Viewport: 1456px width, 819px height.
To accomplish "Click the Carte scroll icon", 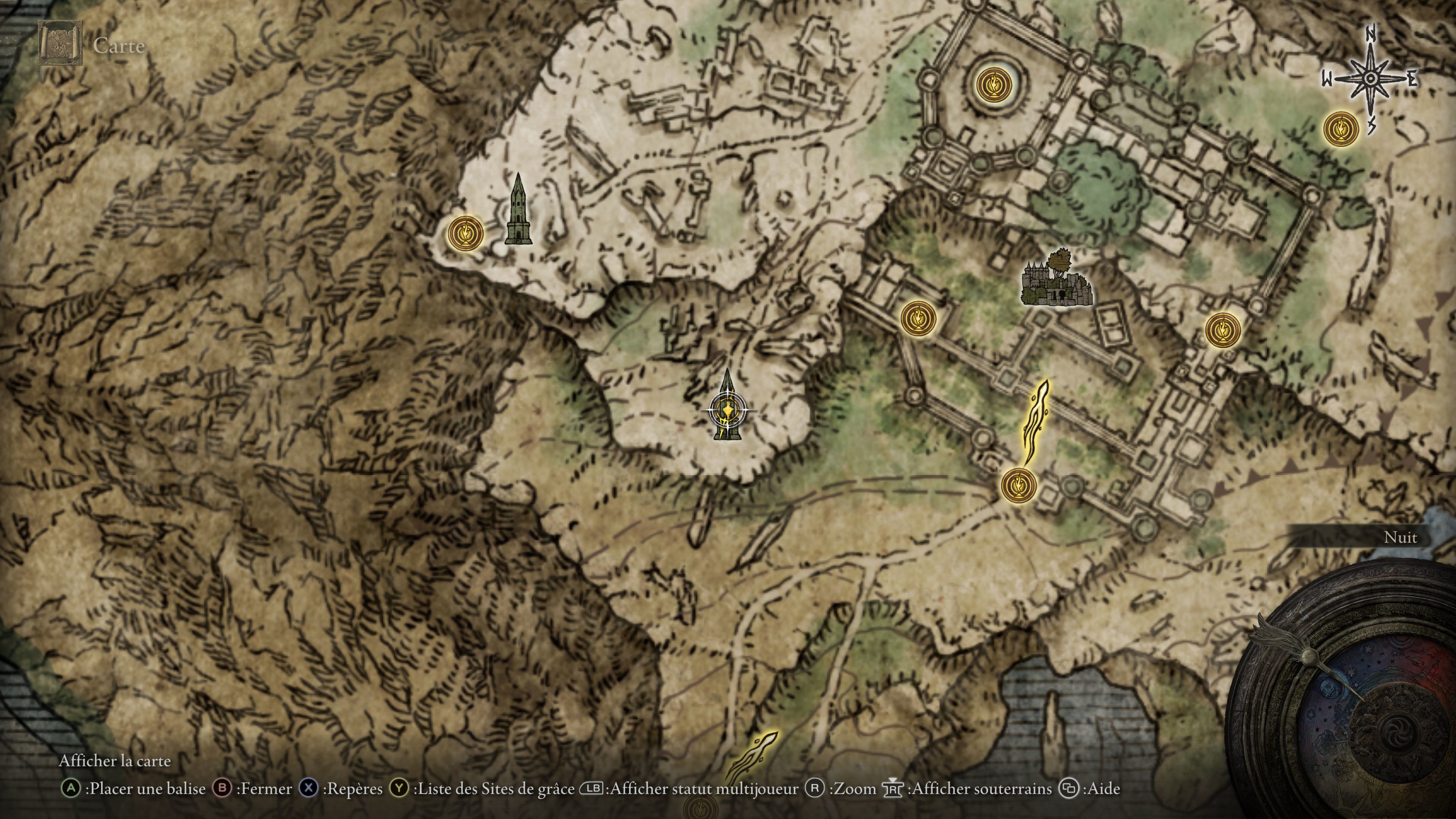I will (x=60, y=44).
